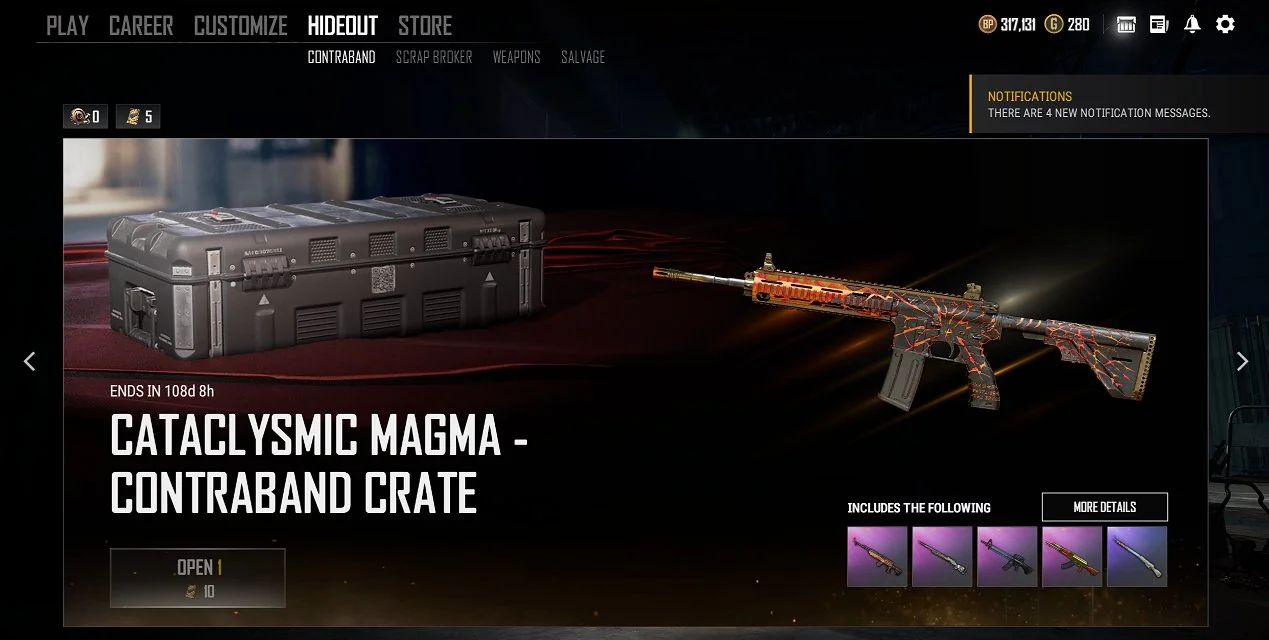The height and width of the screenshot is (640, 1269).
Task: Choose the white bolt-action rifle thumbnail
Action: point(1137,556)
